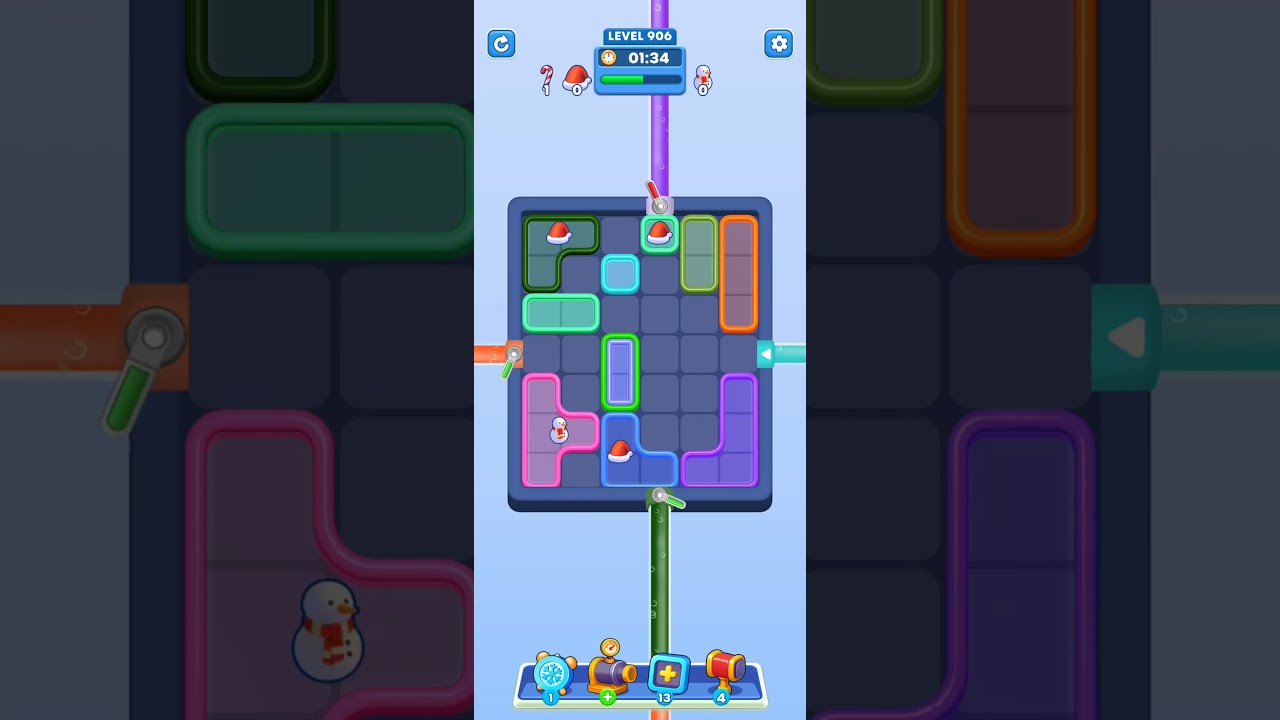The height and width of the screenshot is (720, 1280).
Task: Open the LEVEL 906 banner
Action: tap(639, 35)
